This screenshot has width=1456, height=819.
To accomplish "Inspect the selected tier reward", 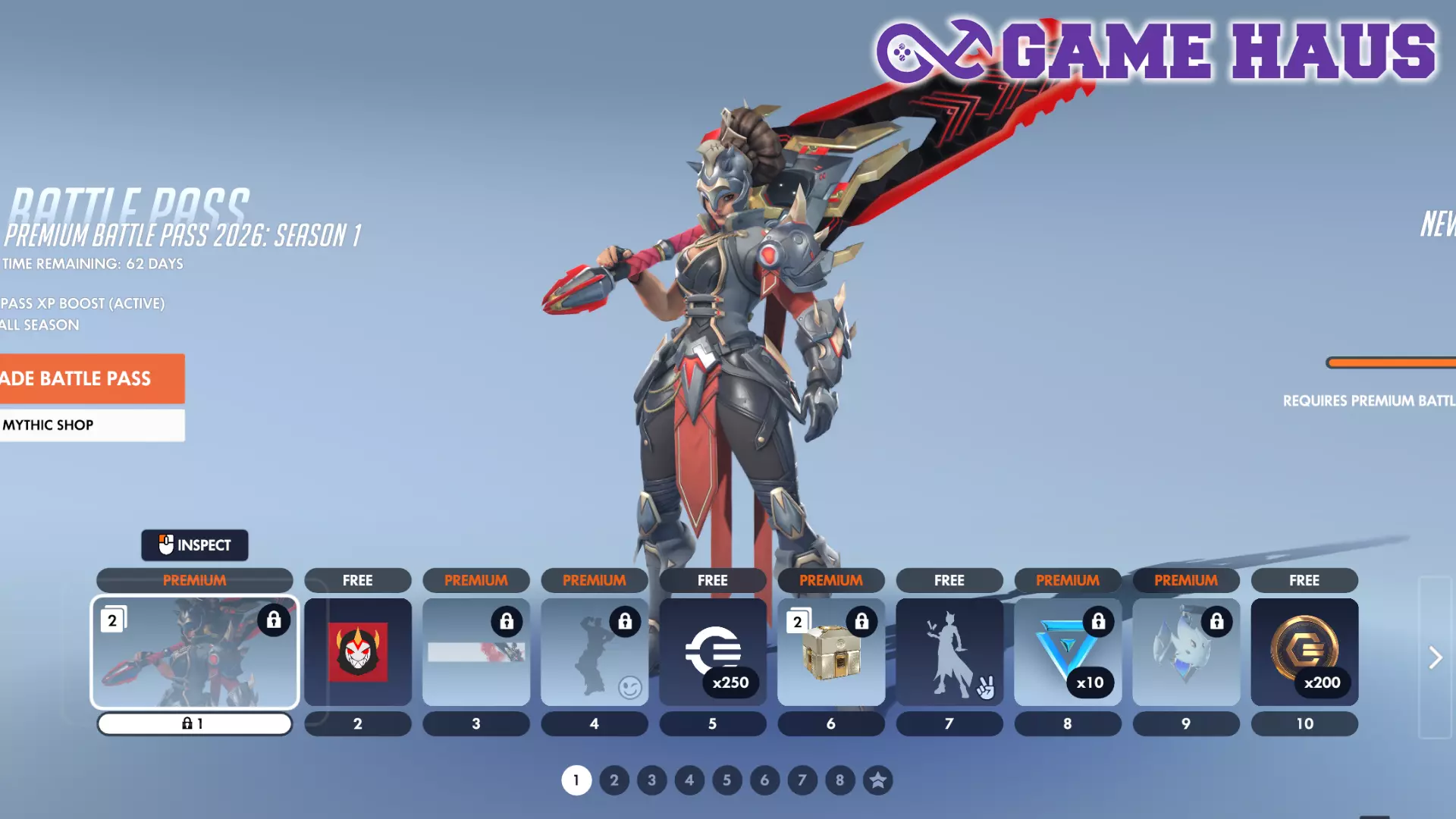I will [194, 545].
